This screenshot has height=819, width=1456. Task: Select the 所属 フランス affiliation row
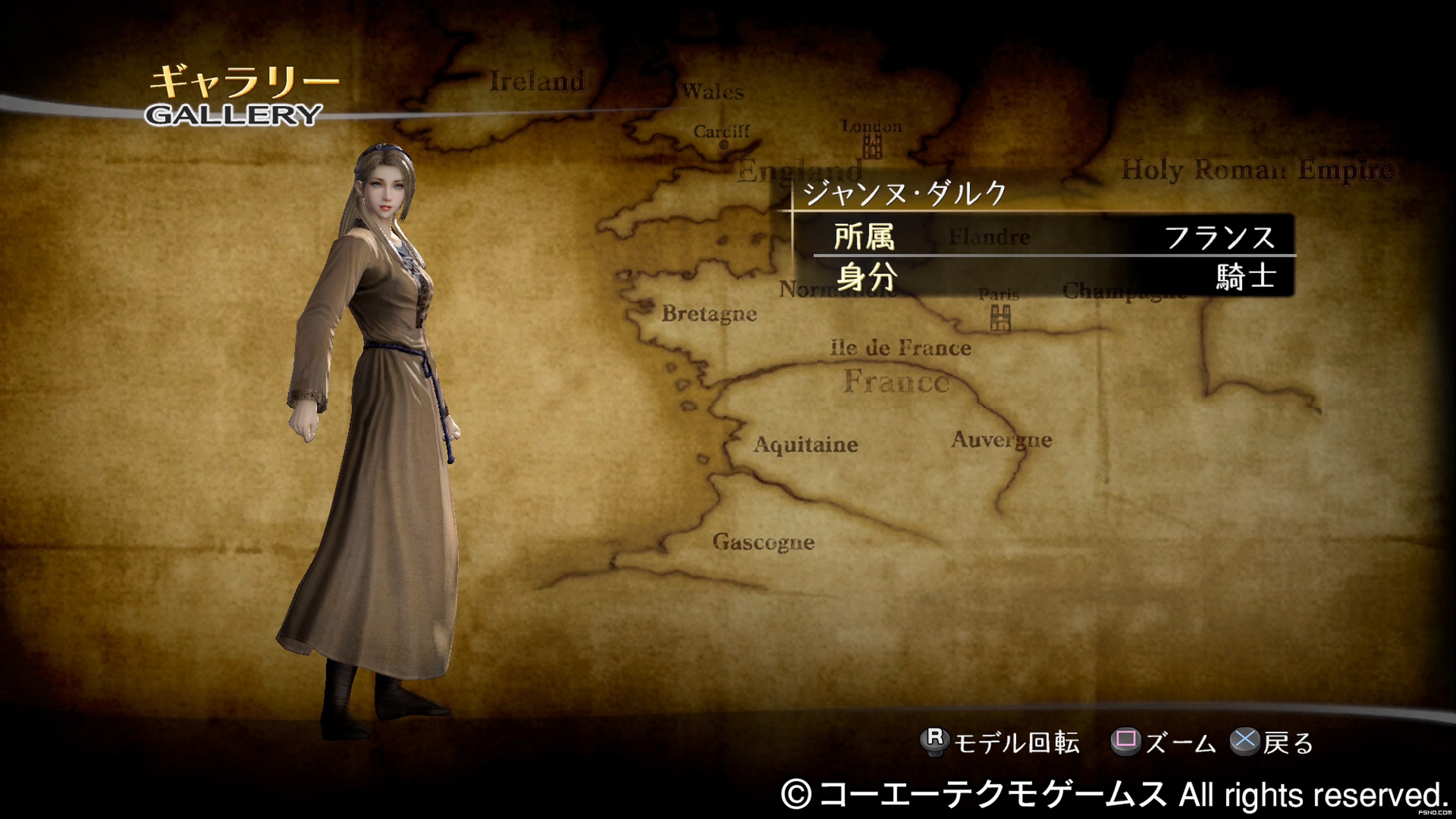1054,236
